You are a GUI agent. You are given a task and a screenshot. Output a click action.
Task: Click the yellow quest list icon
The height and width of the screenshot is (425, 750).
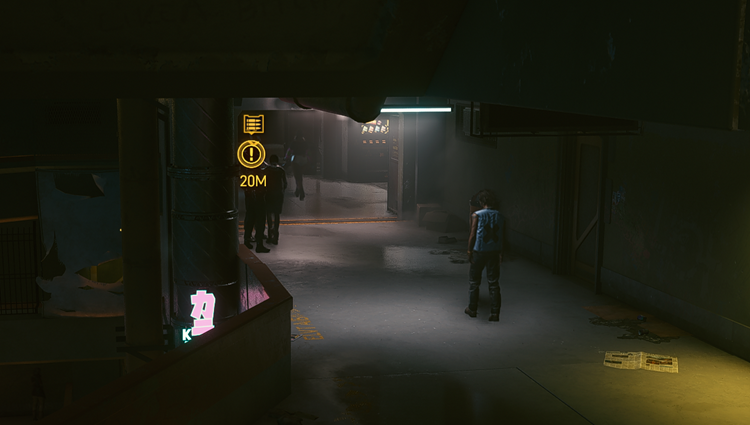[253, 124]
